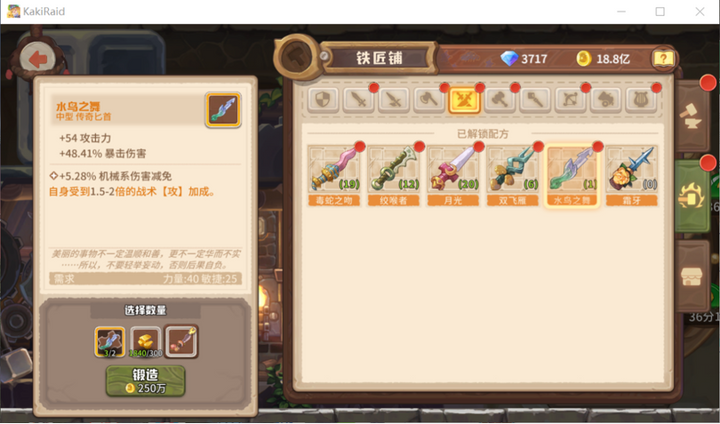Switch to the bow category tab
Image resolution: width=720 pixels, height=424 pixels.
point(570,99)
